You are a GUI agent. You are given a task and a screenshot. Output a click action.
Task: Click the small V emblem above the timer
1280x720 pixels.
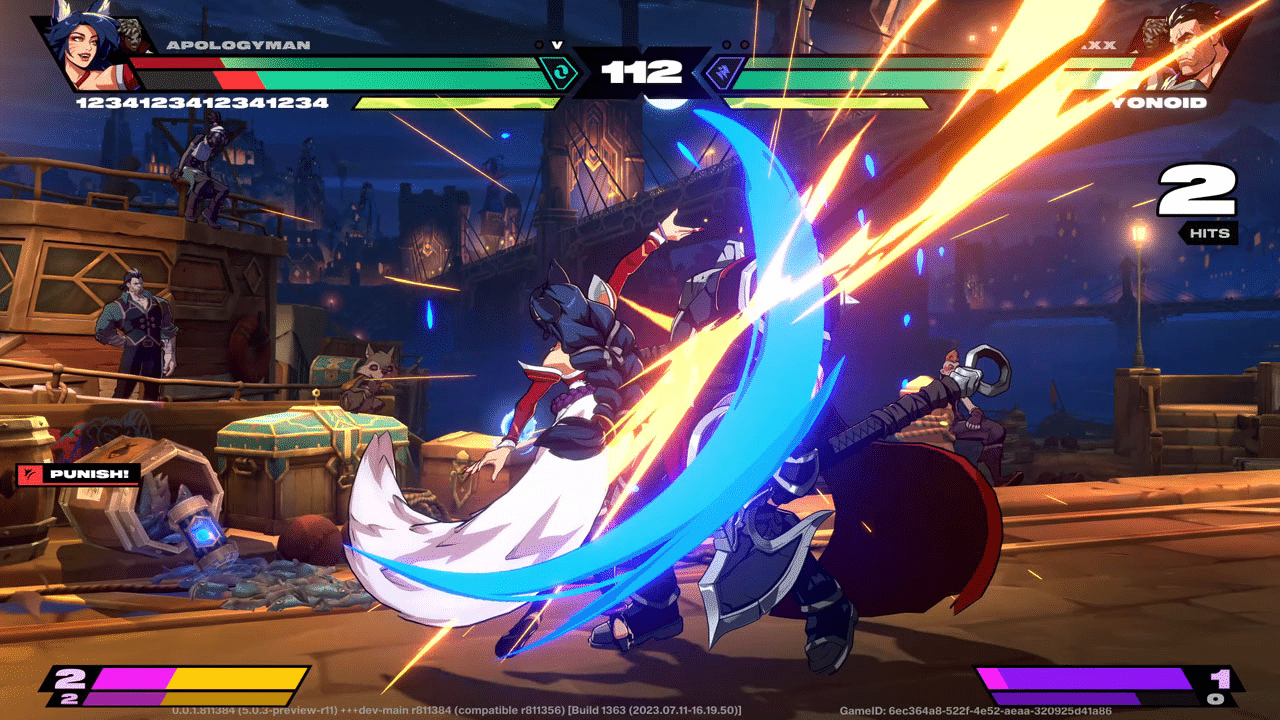tap(557, 45)
